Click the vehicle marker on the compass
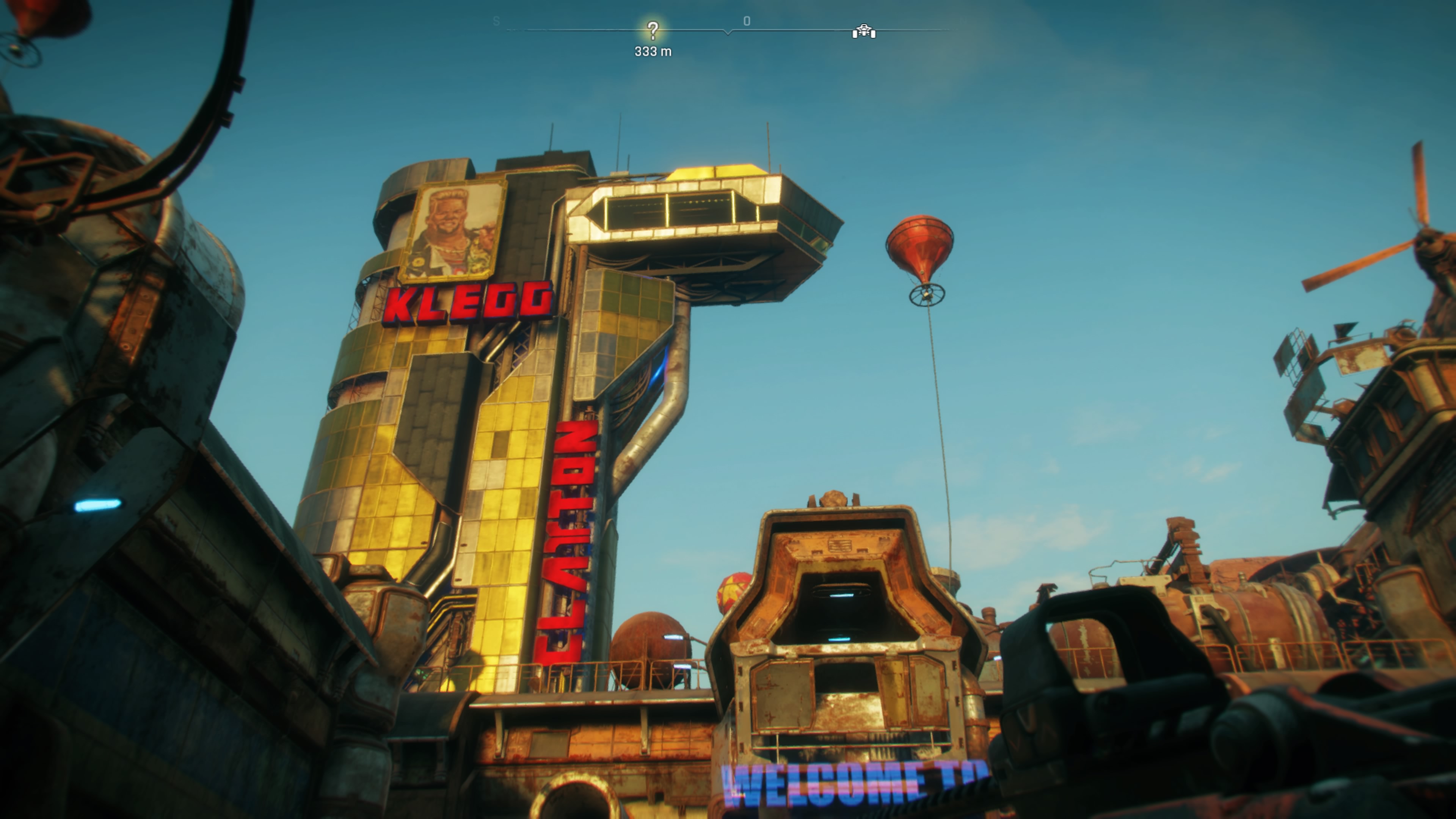 [864, 31]
